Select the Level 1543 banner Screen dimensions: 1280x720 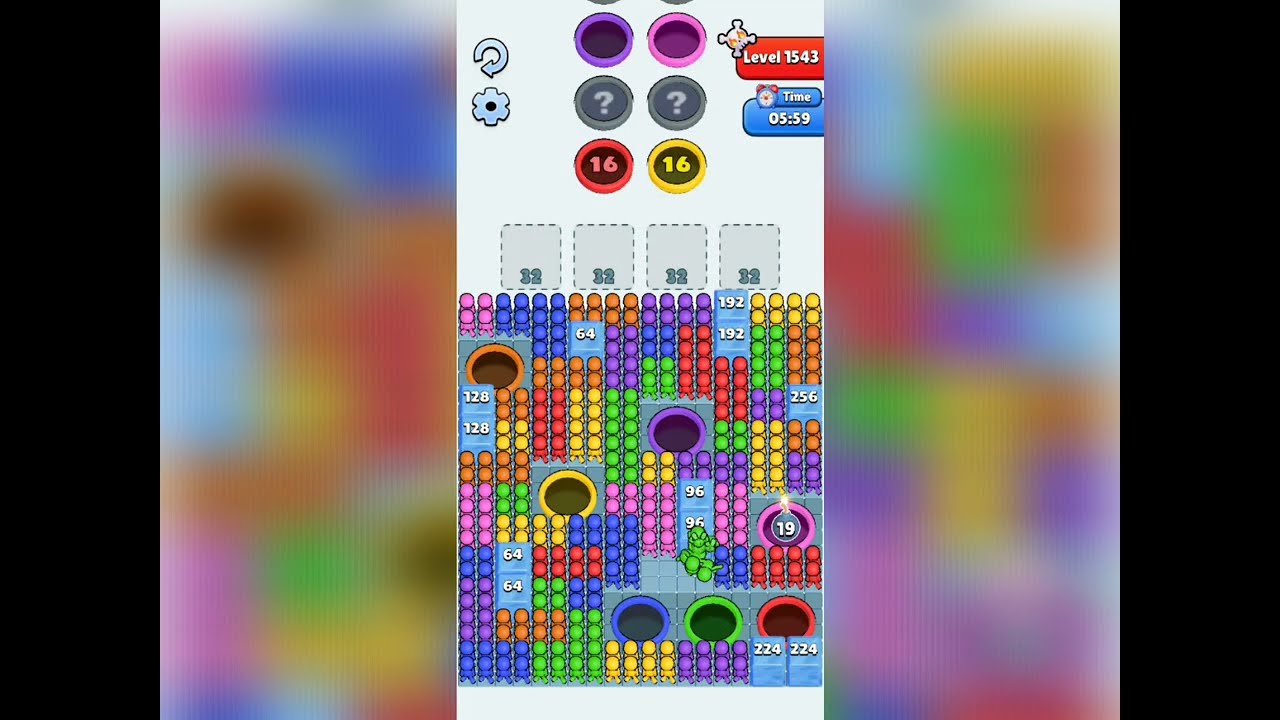tap(784, 58)
